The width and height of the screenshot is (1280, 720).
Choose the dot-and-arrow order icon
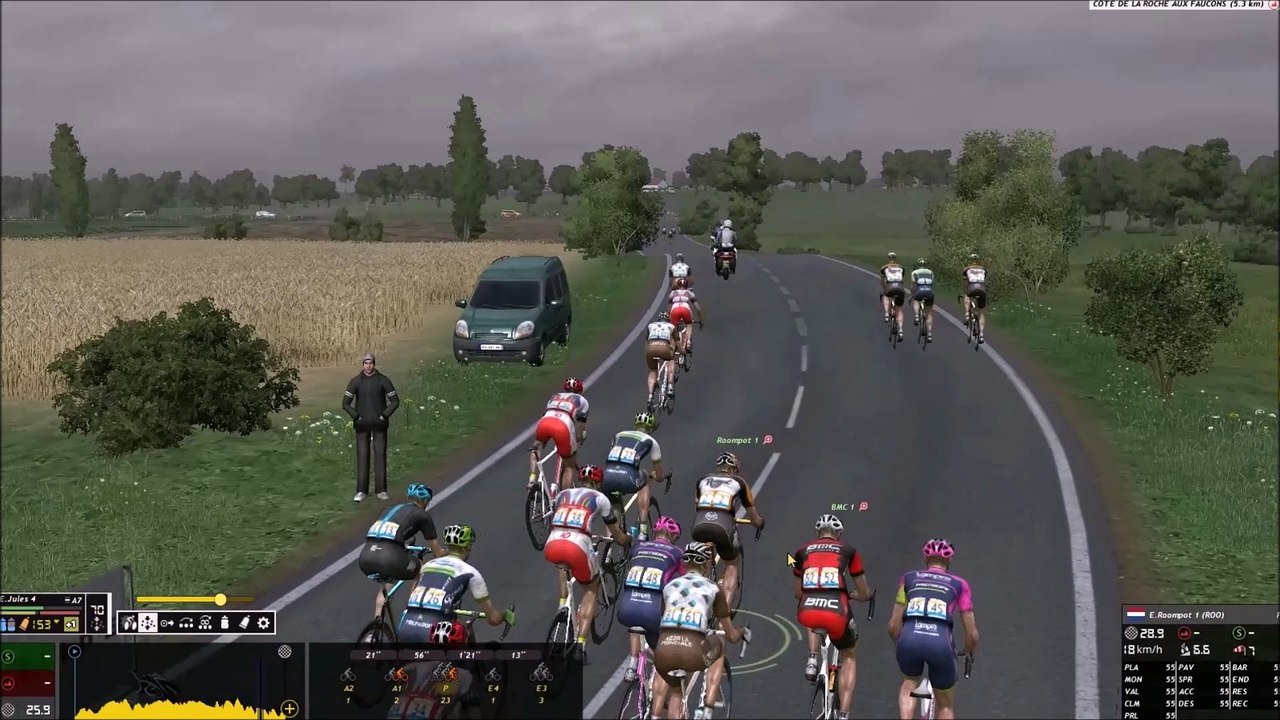click(x=167, y=623)
